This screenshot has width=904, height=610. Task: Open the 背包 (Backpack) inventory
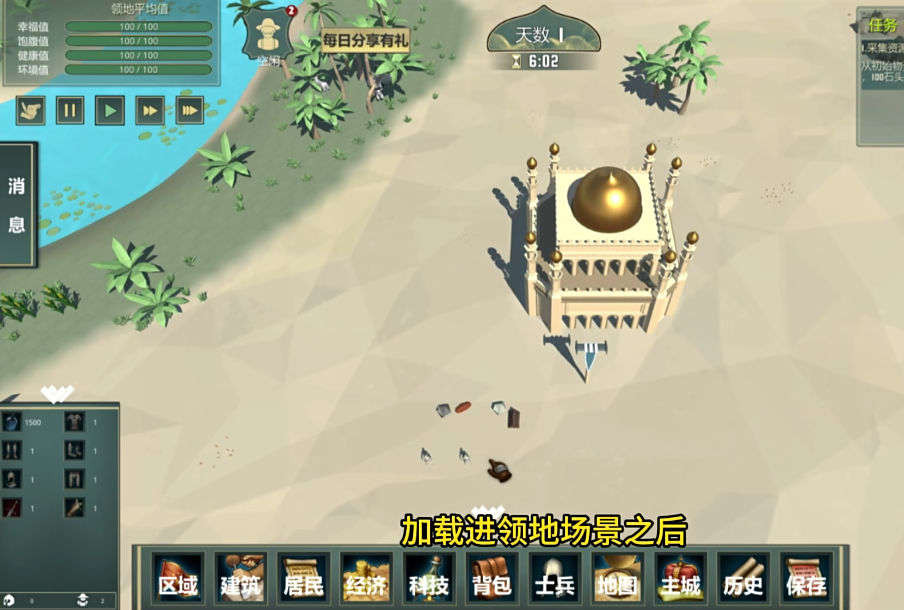click(492, 580)
